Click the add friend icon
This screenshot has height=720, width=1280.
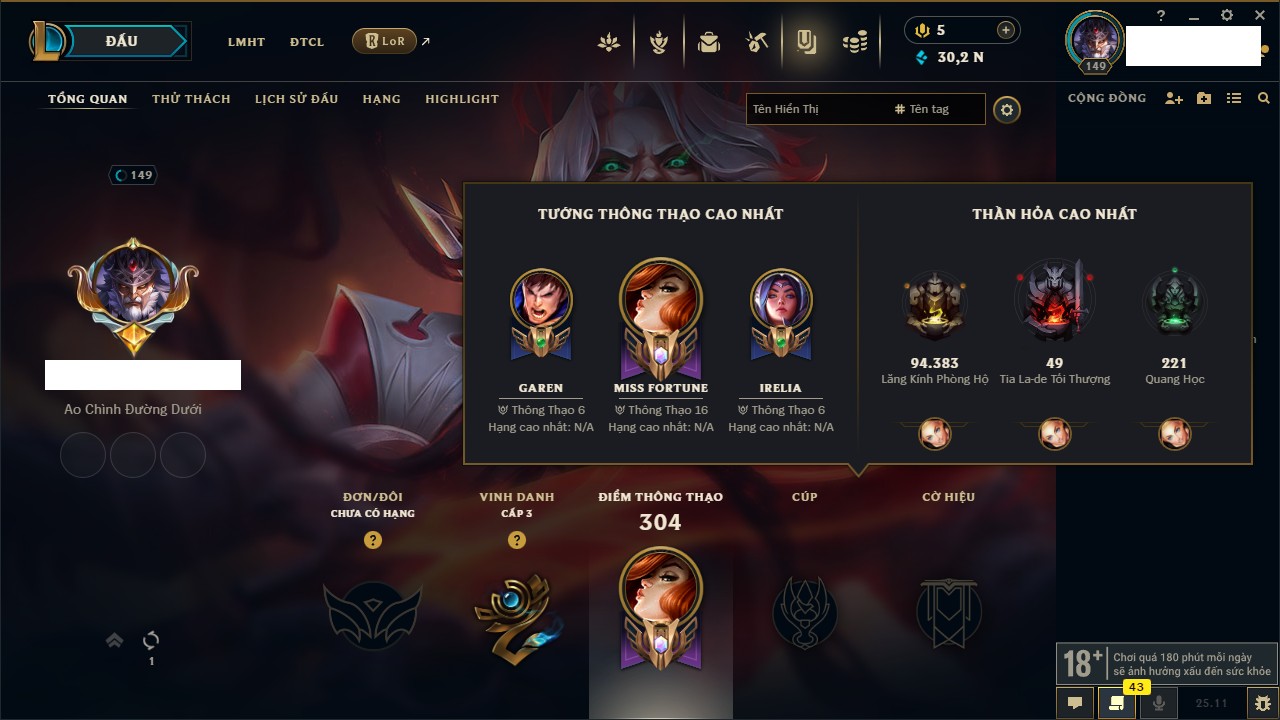click(1174, 98)
